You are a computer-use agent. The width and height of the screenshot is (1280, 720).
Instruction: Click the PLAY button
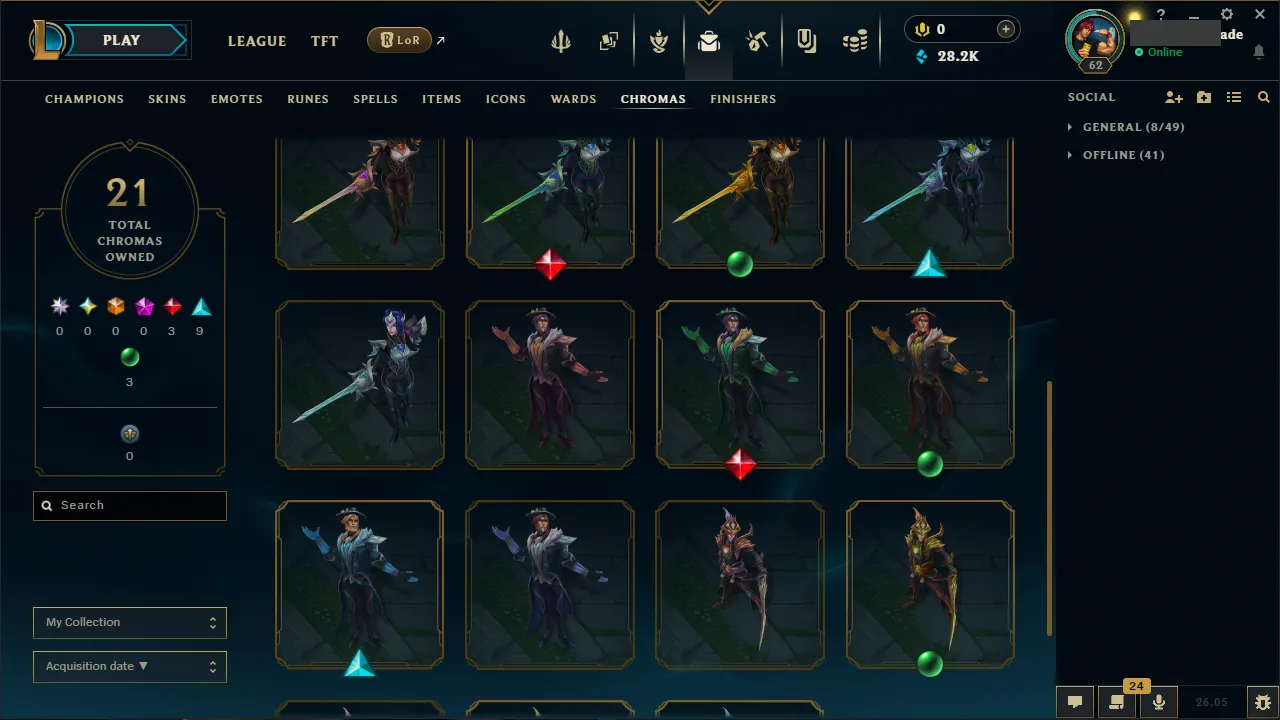(121, 40)
